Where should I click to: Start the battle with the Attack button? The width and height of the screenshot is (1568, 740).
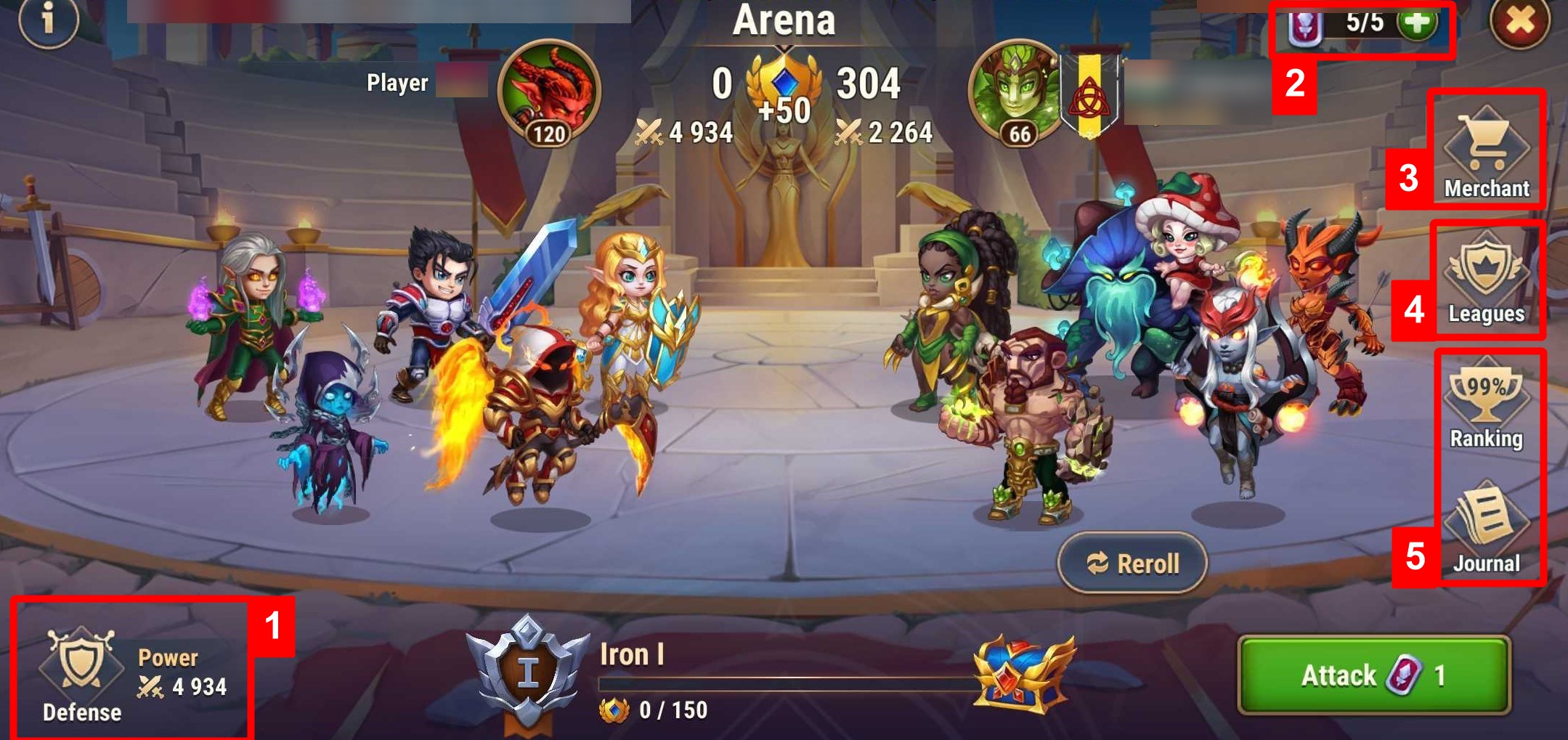[x=1374, y=675]
